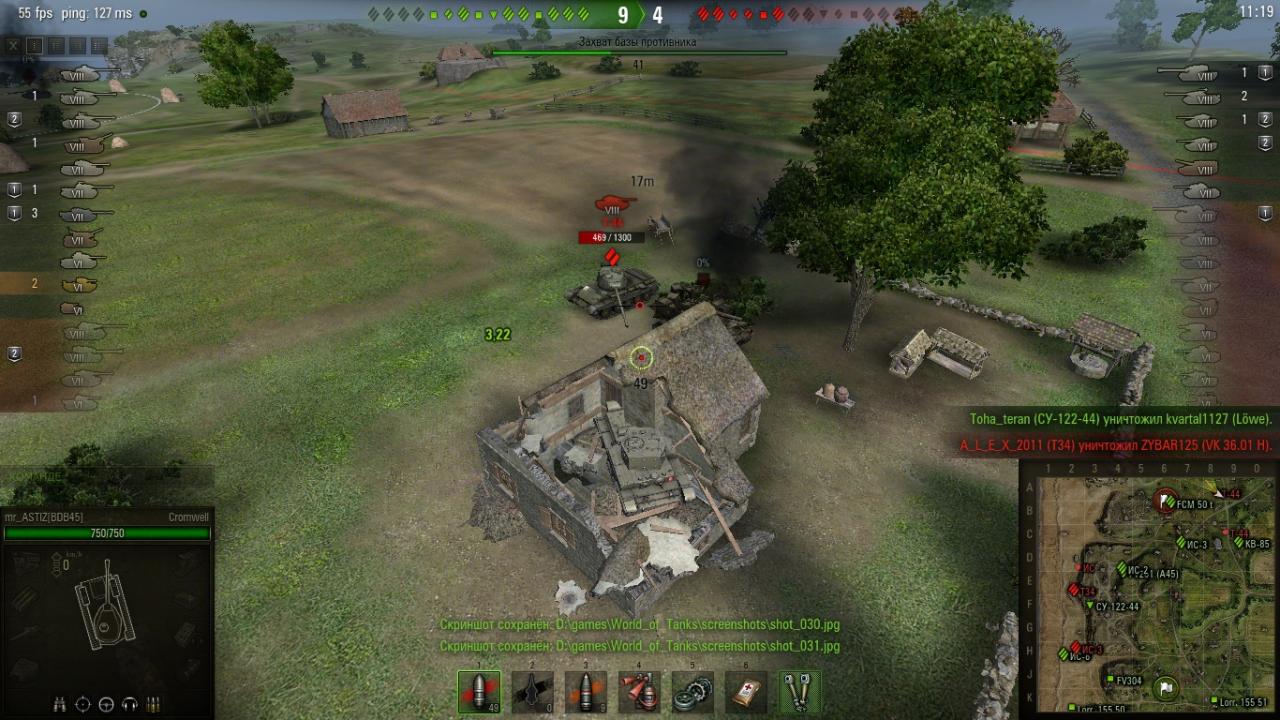The height and width of the screenshot is (720, 1280).
Task: Click the top tank in allied team list
Action: (x=82, y=73)
